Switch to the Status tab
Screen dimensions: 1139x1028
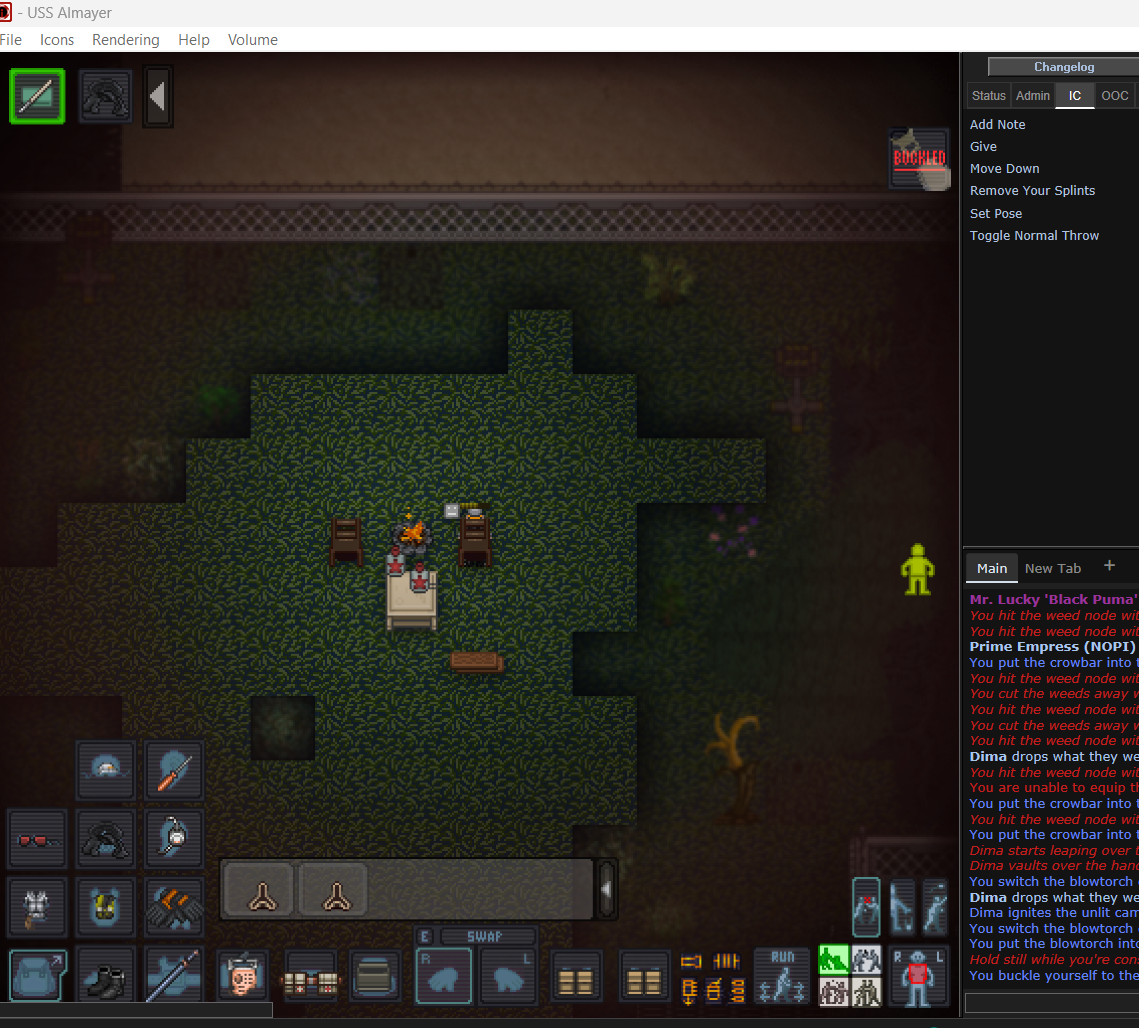(988, 96)
